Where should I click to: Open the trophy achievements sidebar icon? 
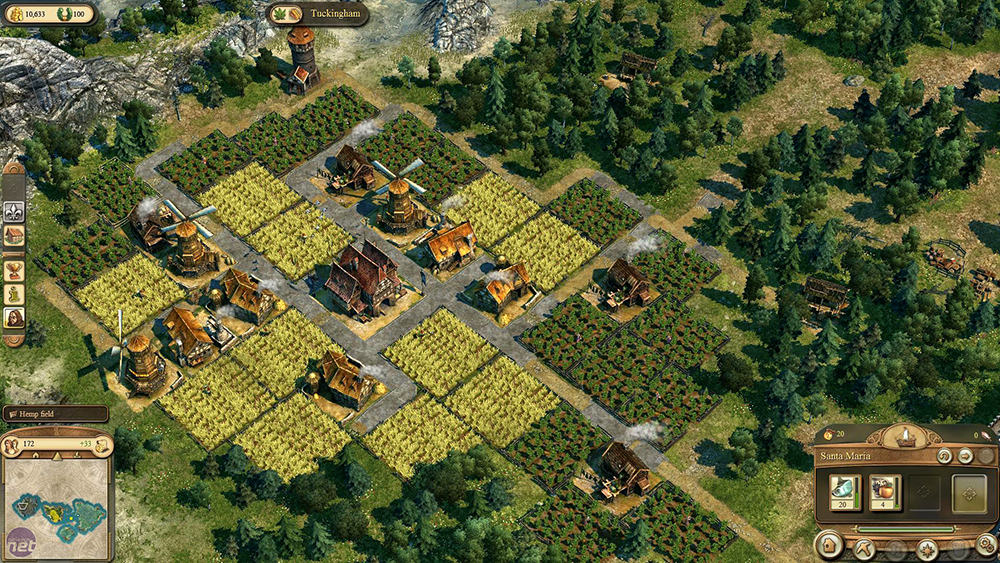click(x=14, y=269)
